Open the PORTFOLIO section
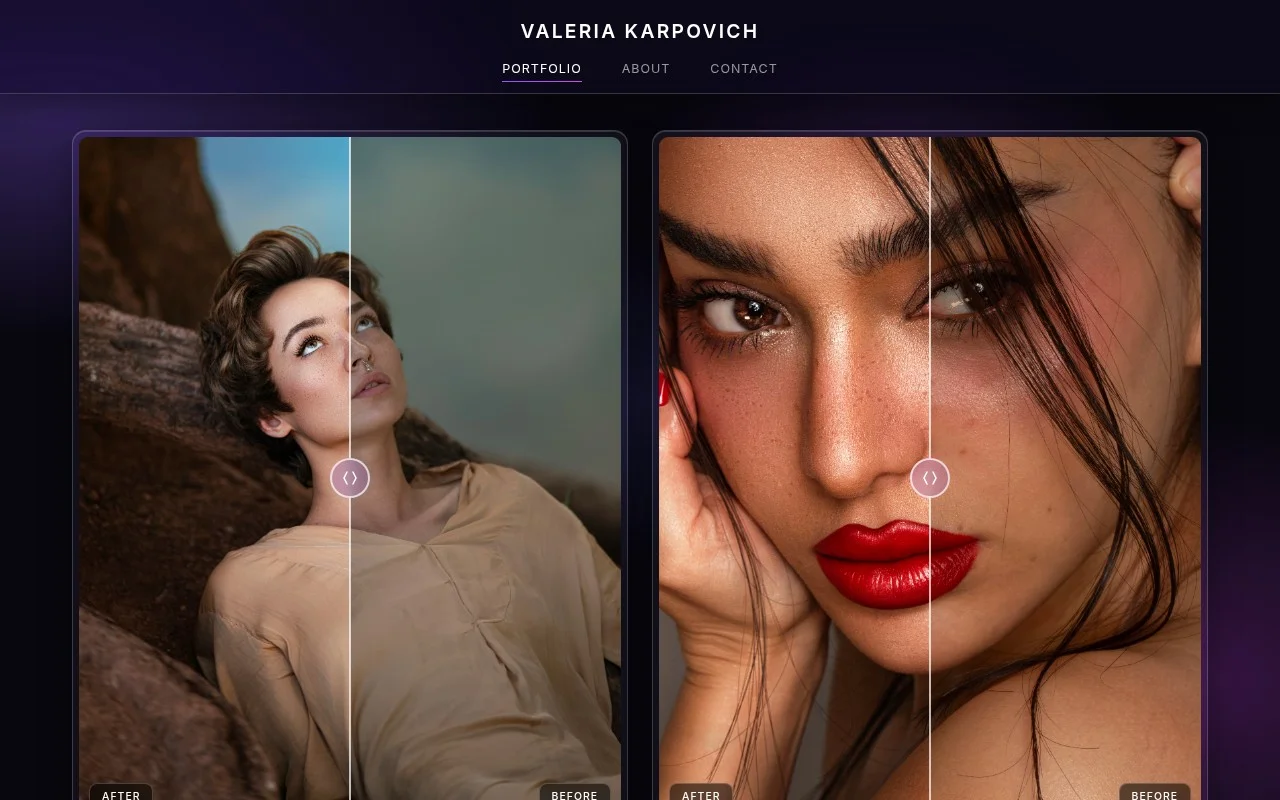This screenshot has width=1280, height=800. coord(542,68)
